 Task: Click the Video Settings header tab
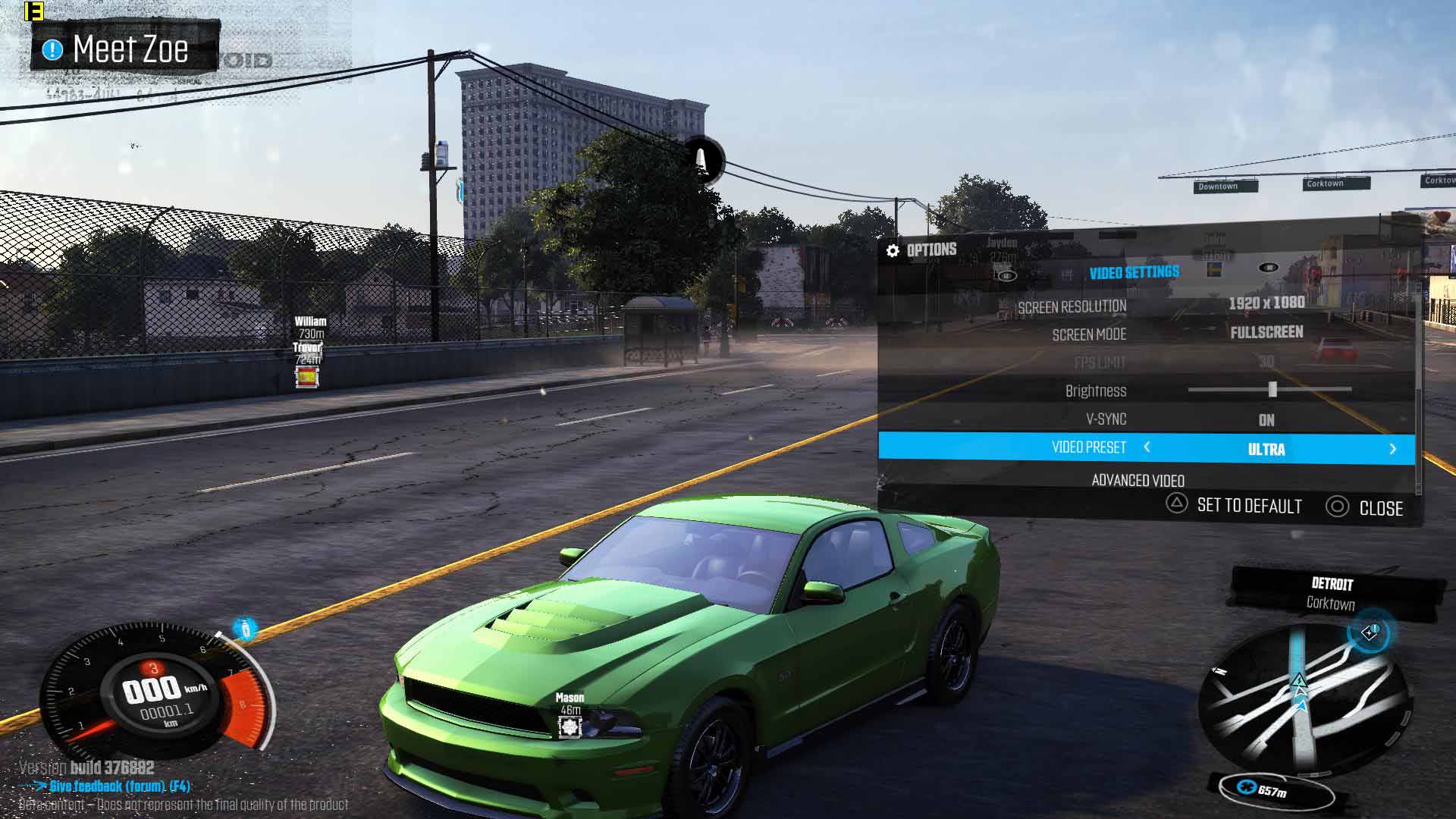[1134, 273]
